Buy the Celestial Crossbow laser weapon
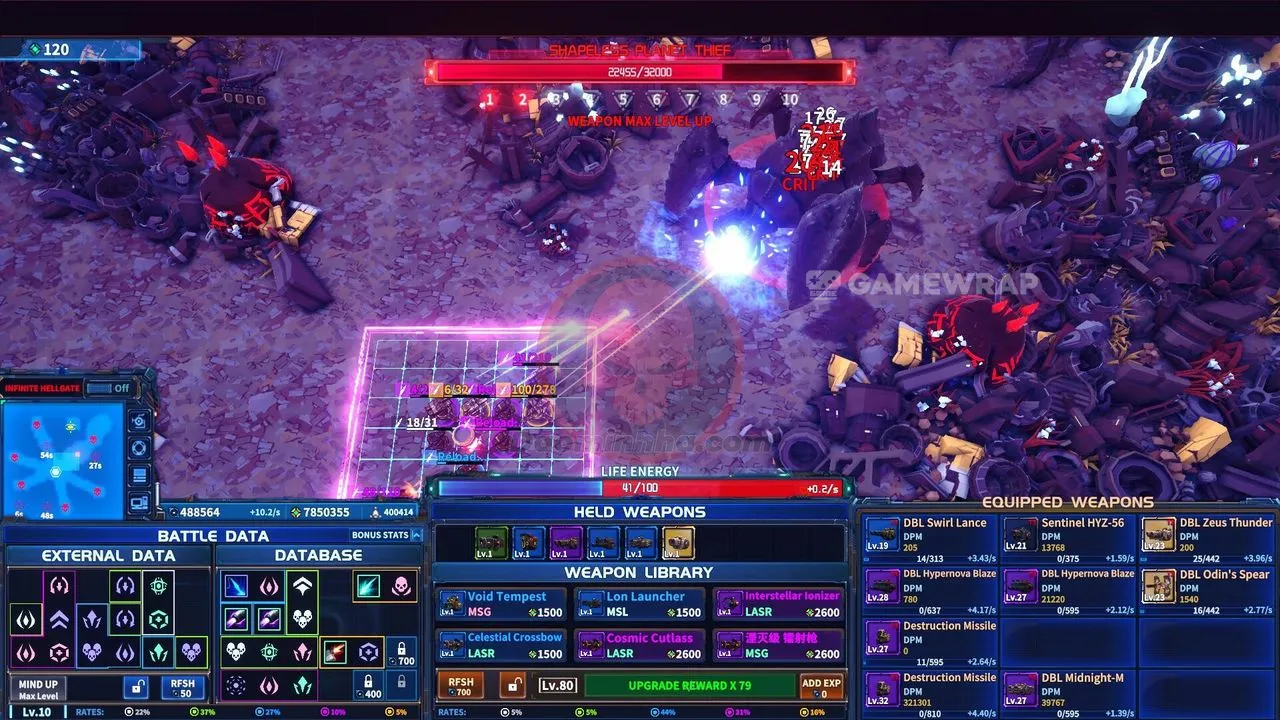This screenshot has width=1280, height=720. point(501,645)
